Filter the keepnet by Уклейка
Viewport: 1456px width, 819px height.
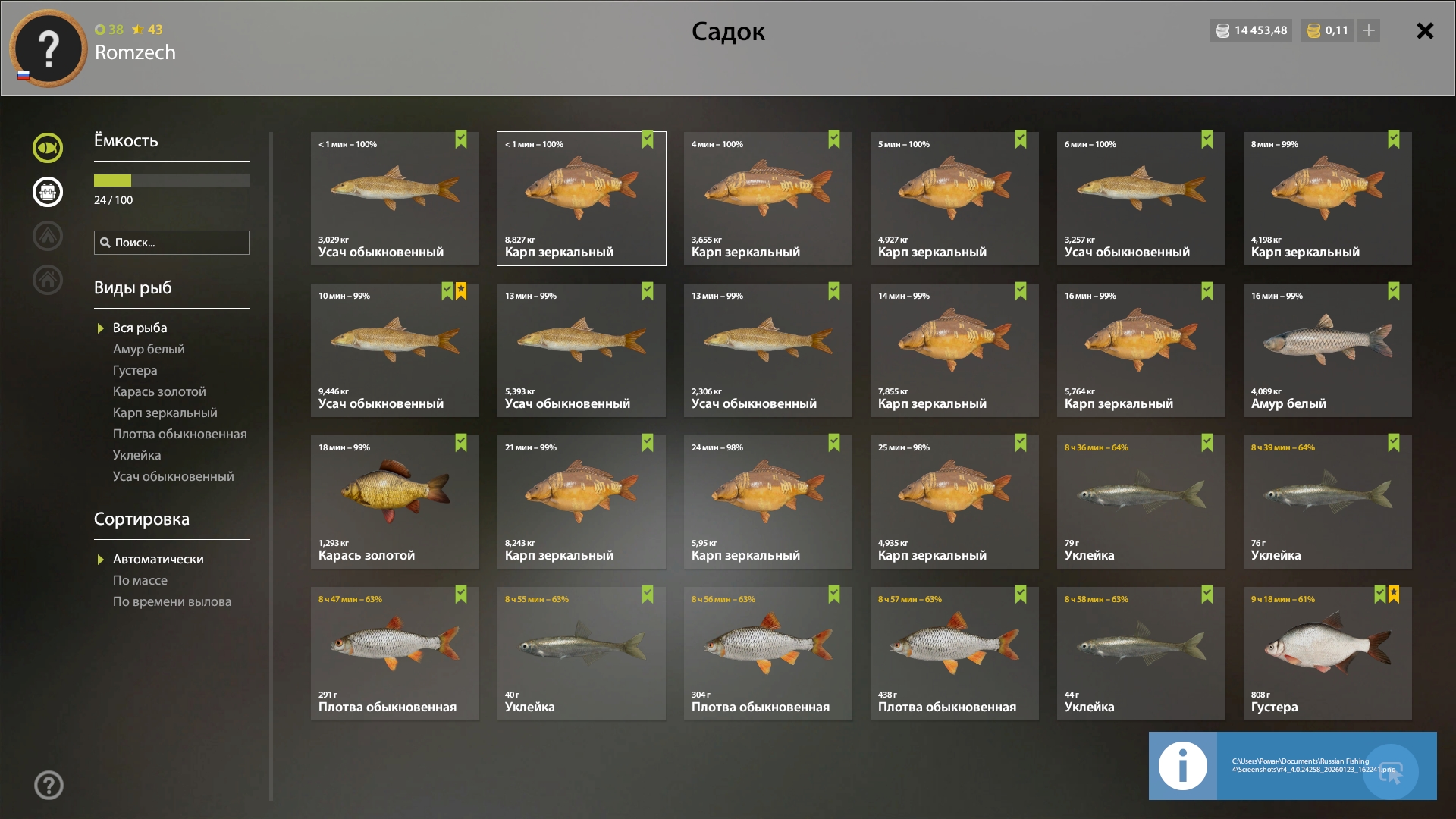click(x=136, y=455)
